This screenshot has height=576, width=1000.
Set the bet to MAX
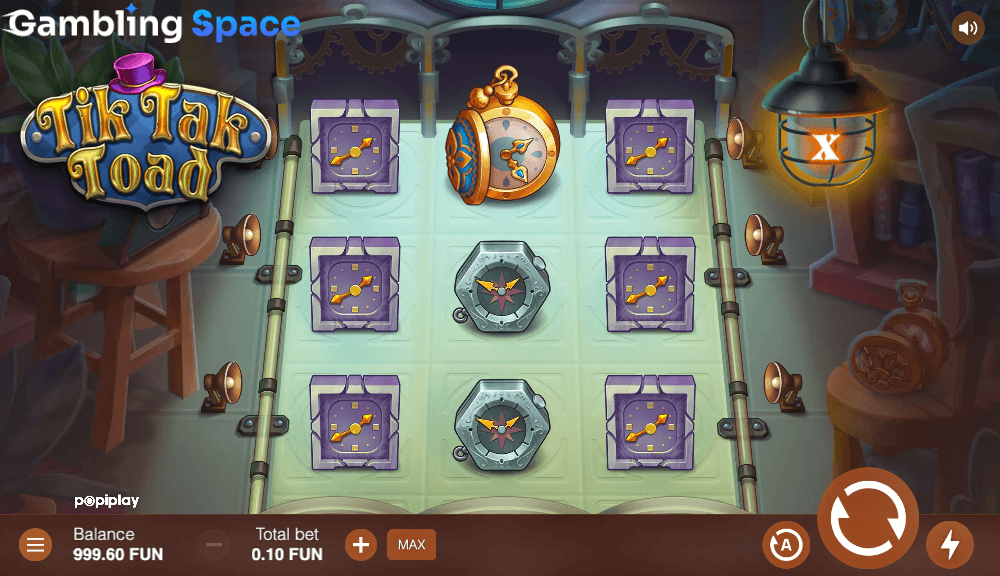[x=411, y=545]
